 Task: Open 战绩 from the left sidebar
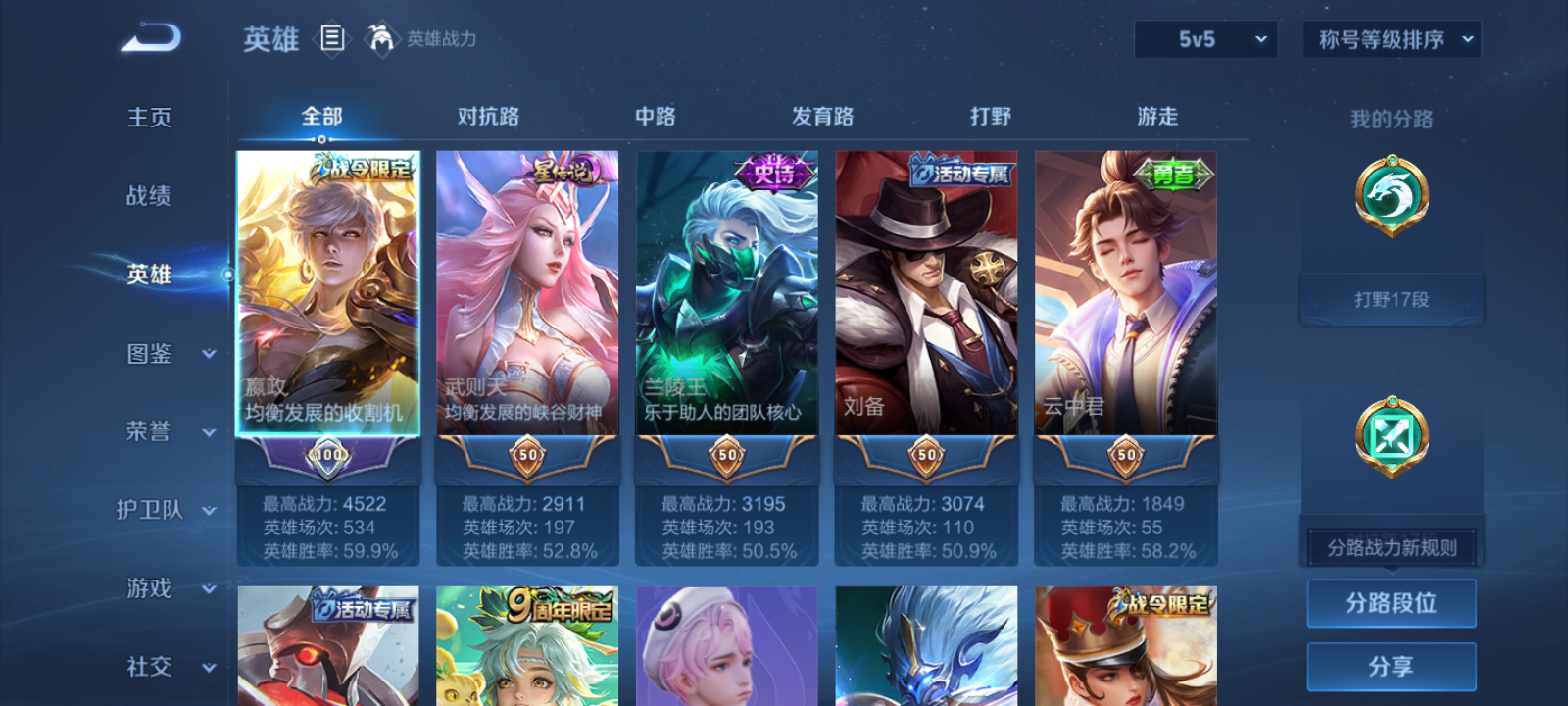tap(149, 197)
